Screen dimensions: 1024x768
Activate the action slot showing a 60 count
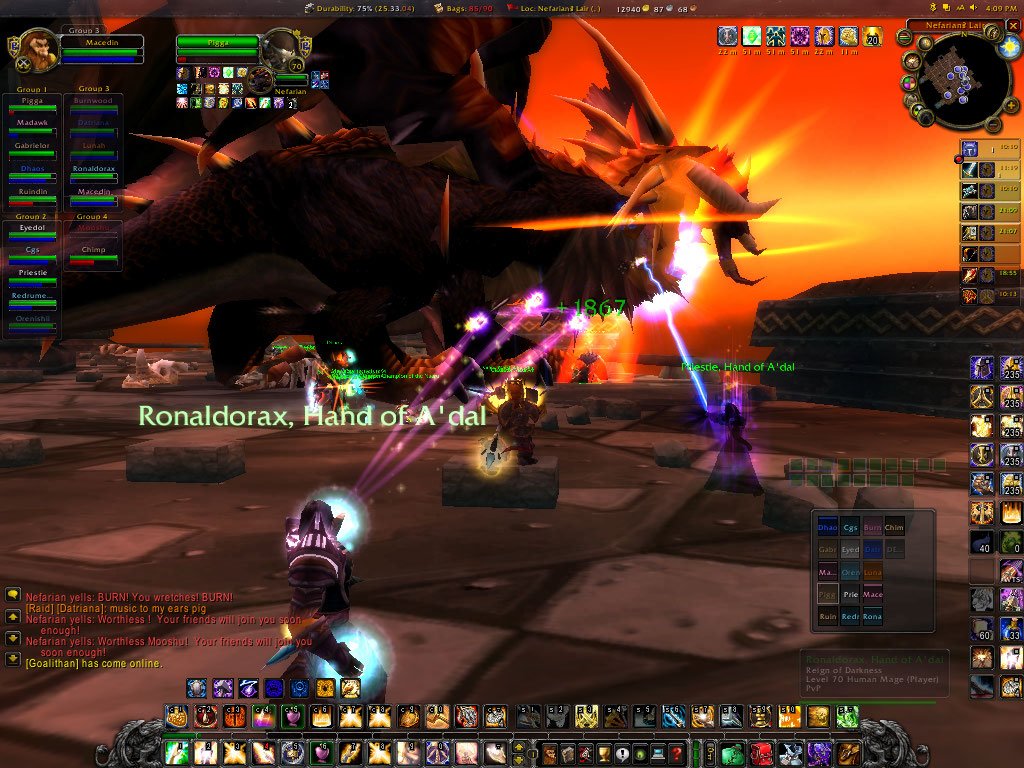pyautogui.click(x=983, y=629)
